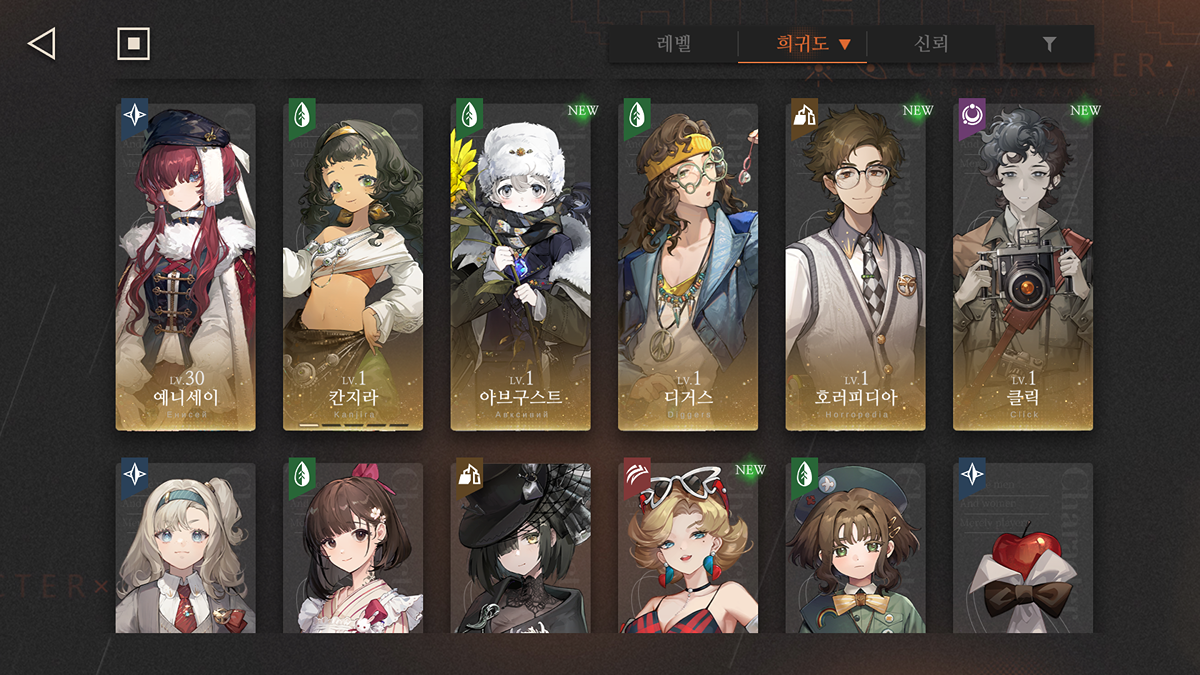Screen dimensions: 1200x675
Task: Sort characters by 레벨
Action: [x=674, y=44]
